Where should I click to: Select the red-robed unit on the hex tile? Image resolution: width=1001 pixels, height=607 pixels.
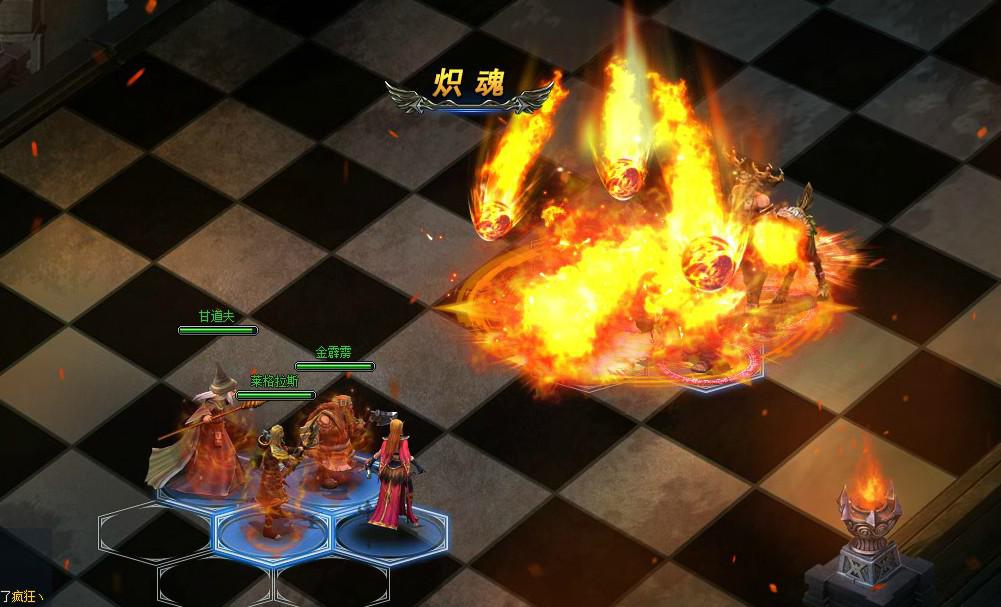[x=392, y=475]
